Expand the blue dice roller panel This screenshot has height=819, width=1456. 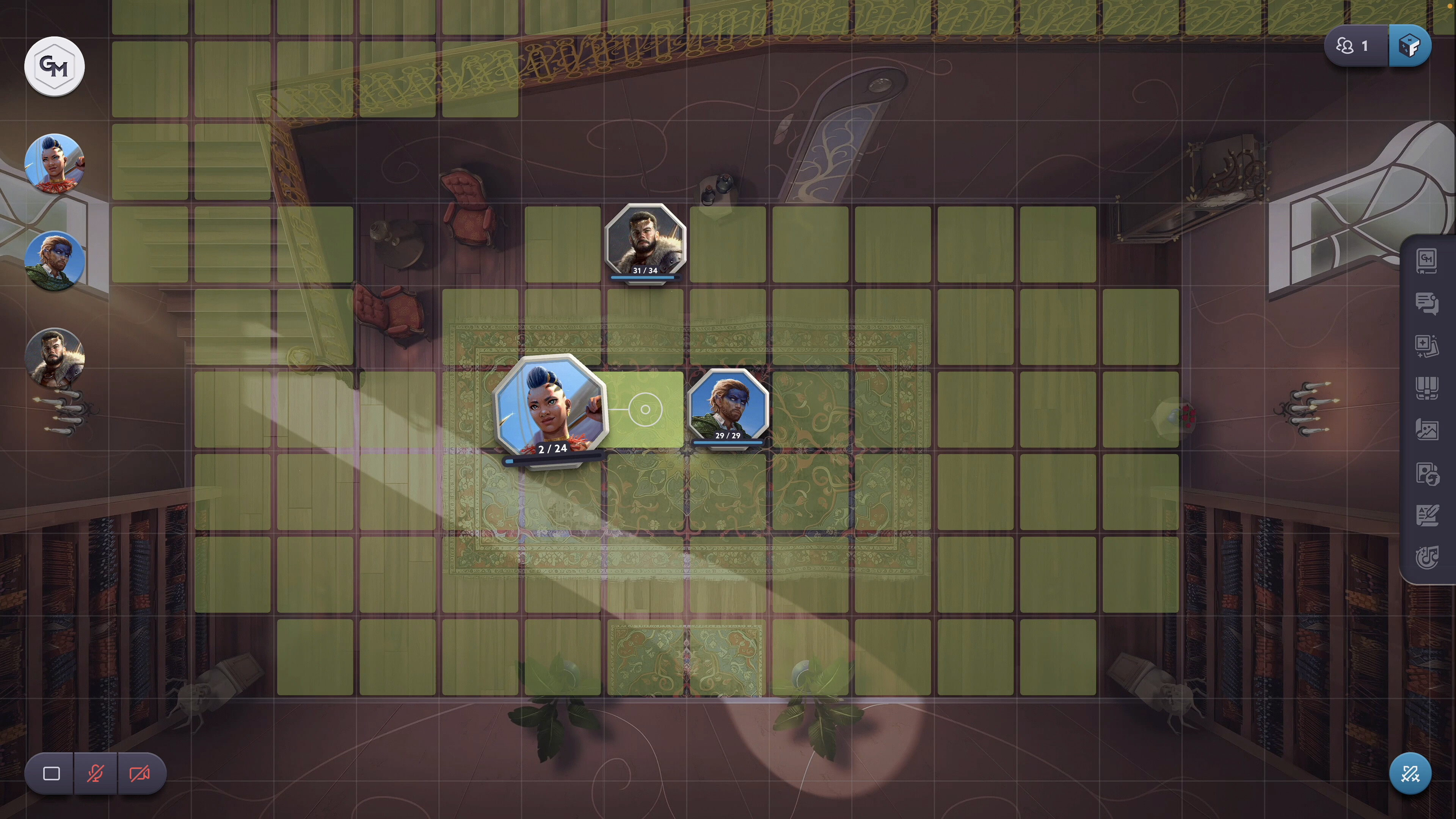coord(1411,46)
